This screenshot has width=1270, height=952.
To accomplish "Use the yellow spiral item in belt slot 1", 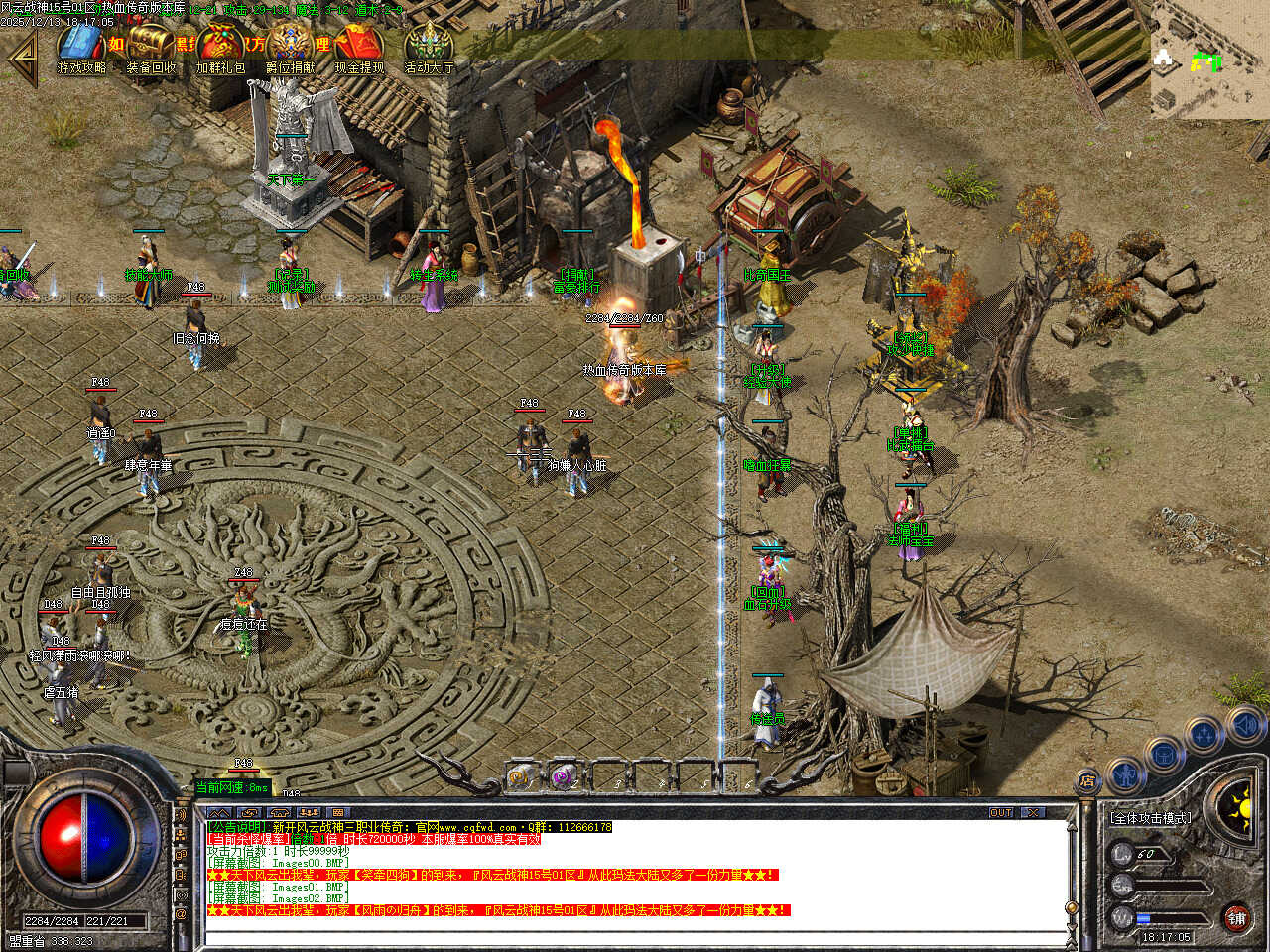I will point(520,777).
